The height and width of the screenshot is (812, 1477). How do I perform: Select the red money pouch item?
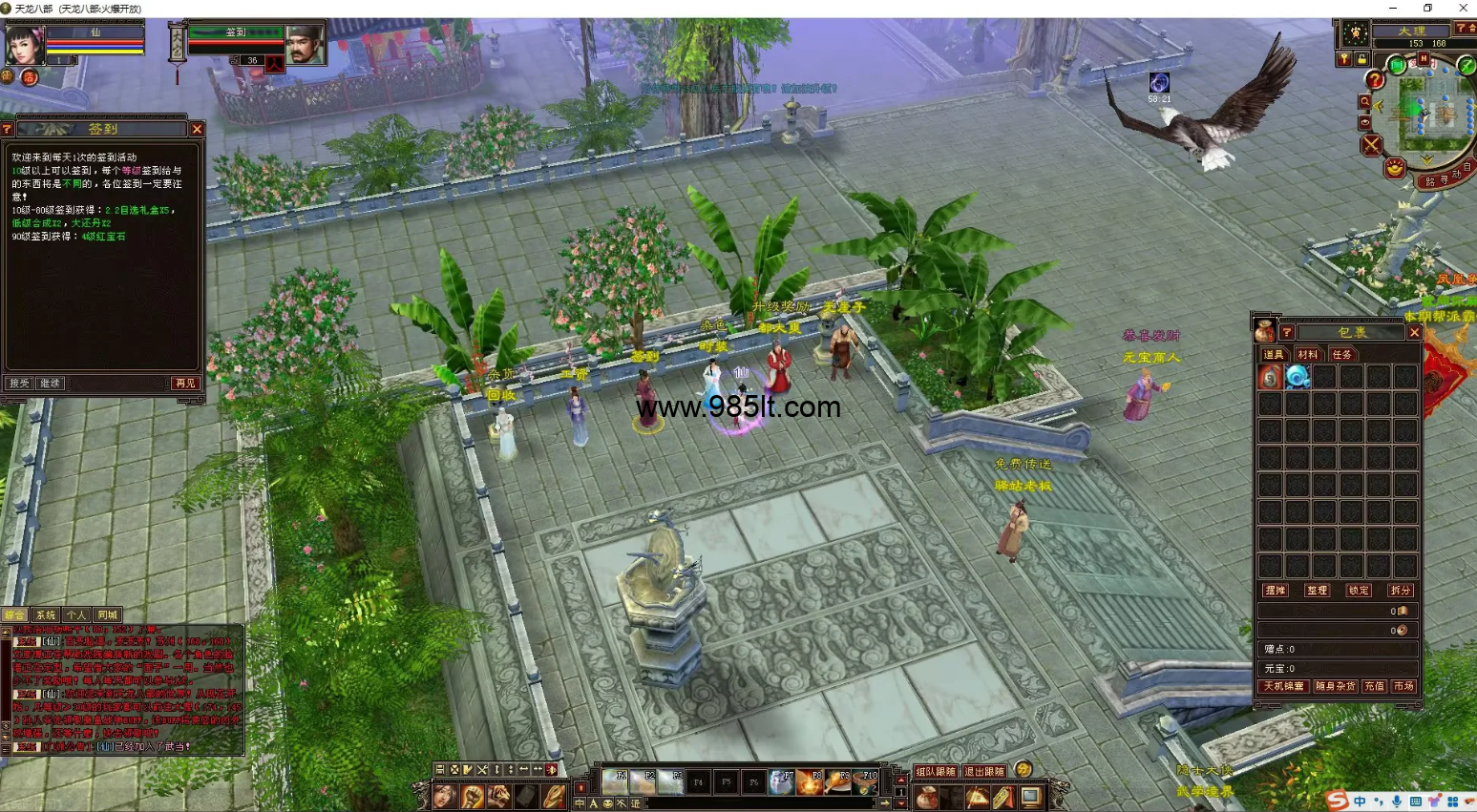point(1270,377)
